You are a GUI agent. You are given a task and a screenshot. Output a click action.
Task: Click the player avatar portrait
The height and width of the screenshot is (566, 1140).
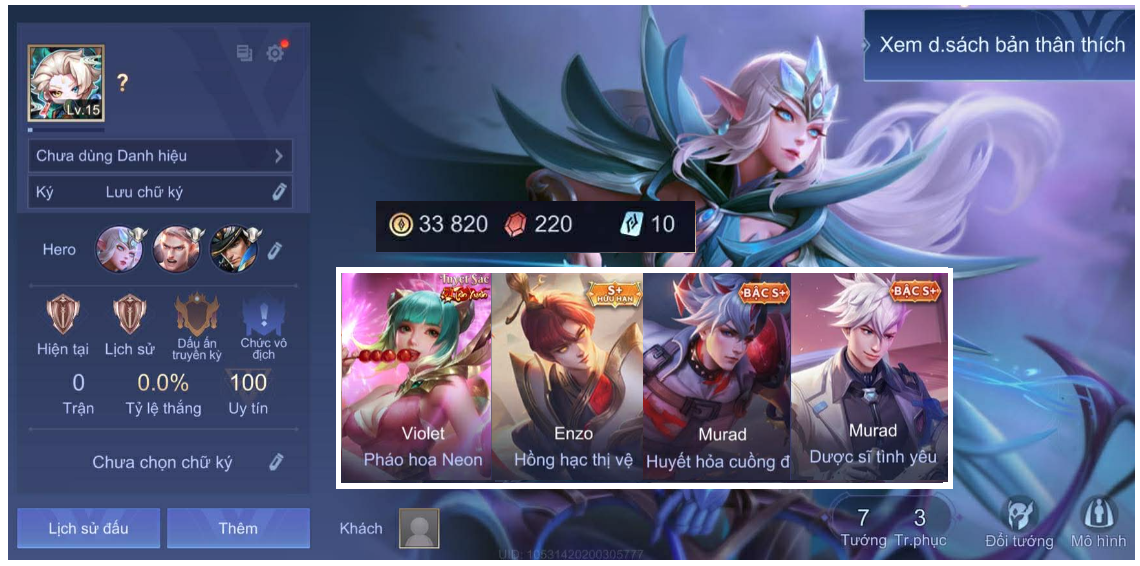pyautogui.click(x=66, y=83)
